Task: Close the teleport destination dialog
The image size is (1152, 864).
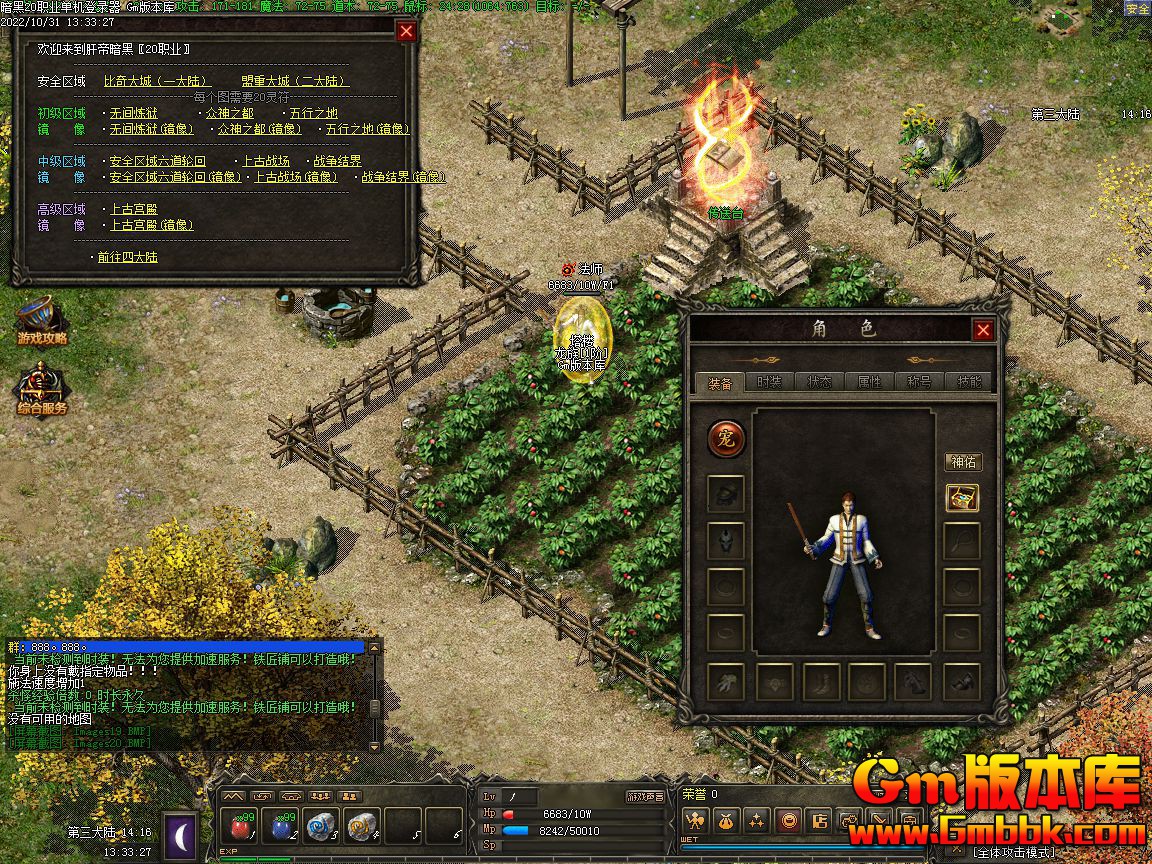Action: pos(405,31)
